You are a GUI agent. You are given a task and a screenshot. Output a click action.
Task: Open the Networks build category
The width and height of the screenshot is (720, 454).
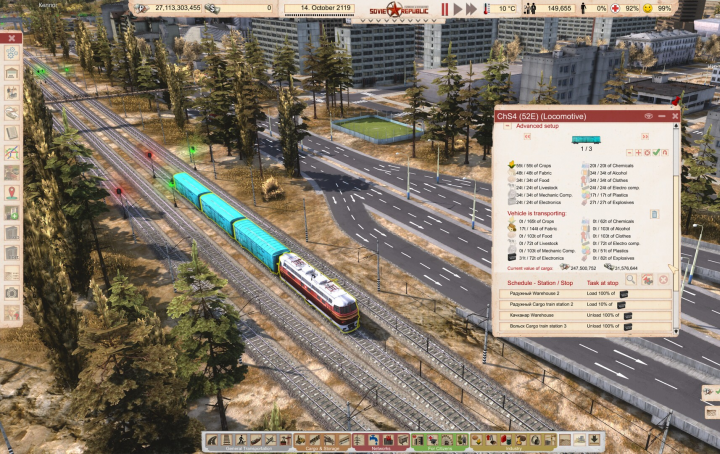point(381,441)
